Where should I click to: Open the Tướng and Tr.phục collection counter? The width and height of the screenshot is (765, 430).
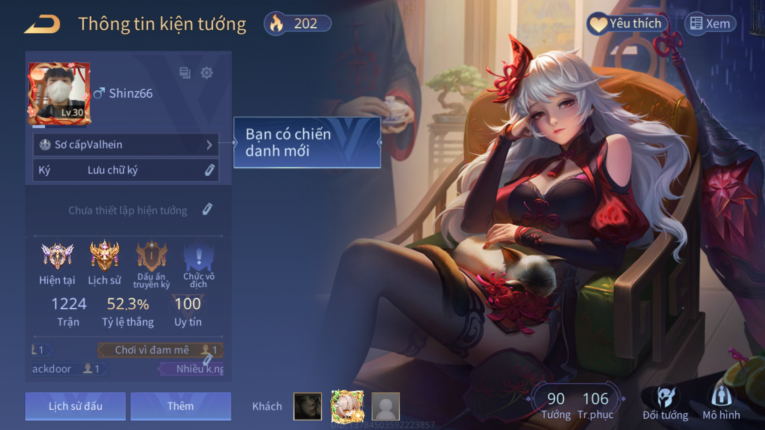point(576,404)
